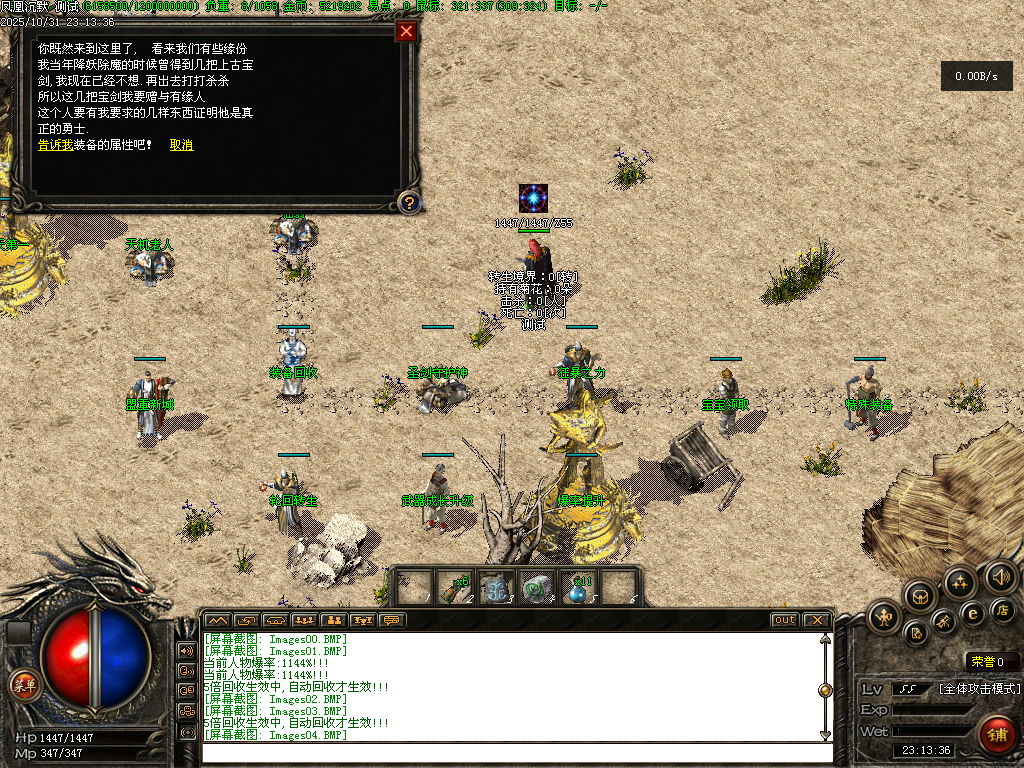Click the chat text input field

click(515, 751)
